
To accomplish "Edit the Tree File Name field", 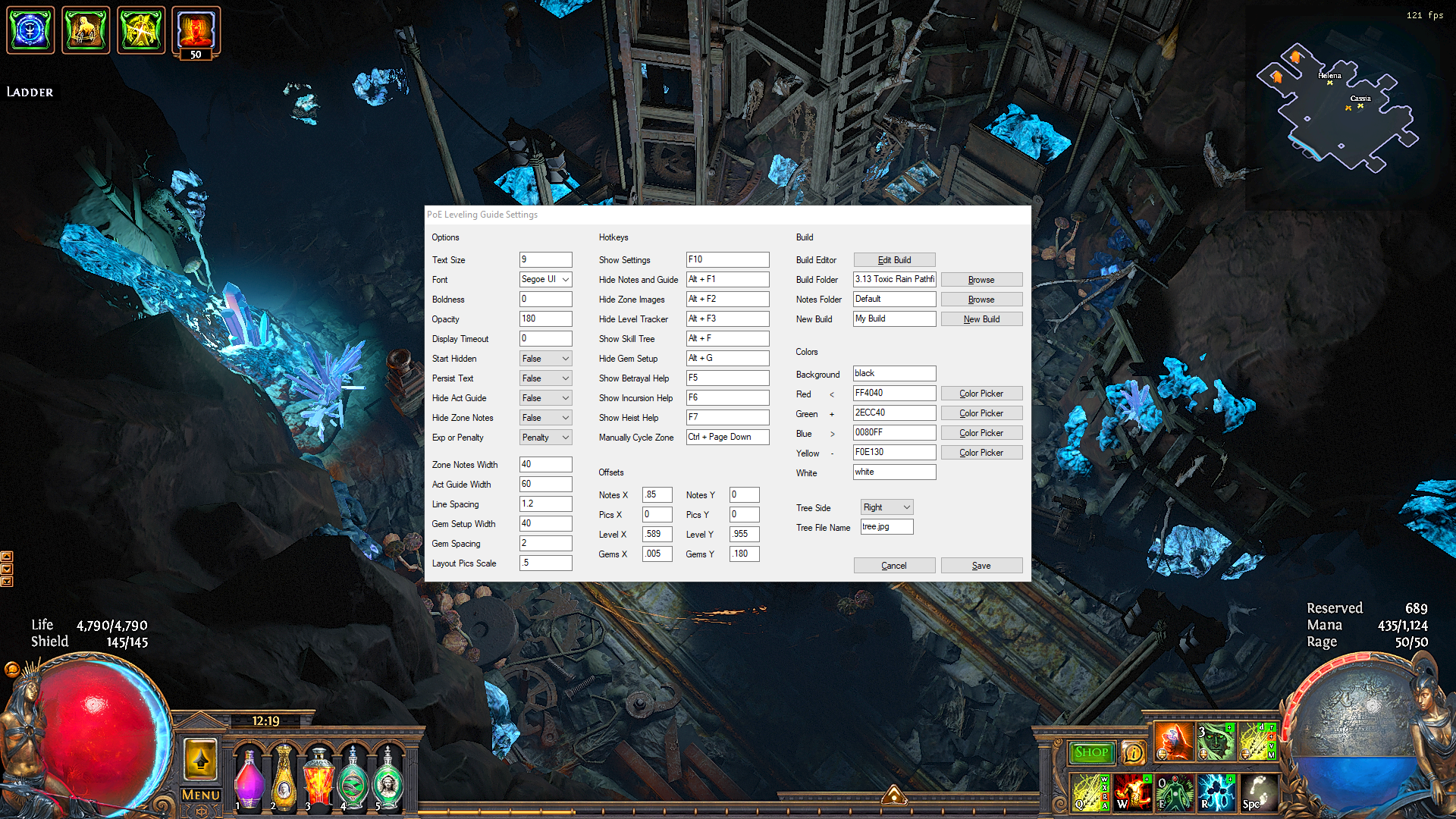I will [x=886, y=527].
